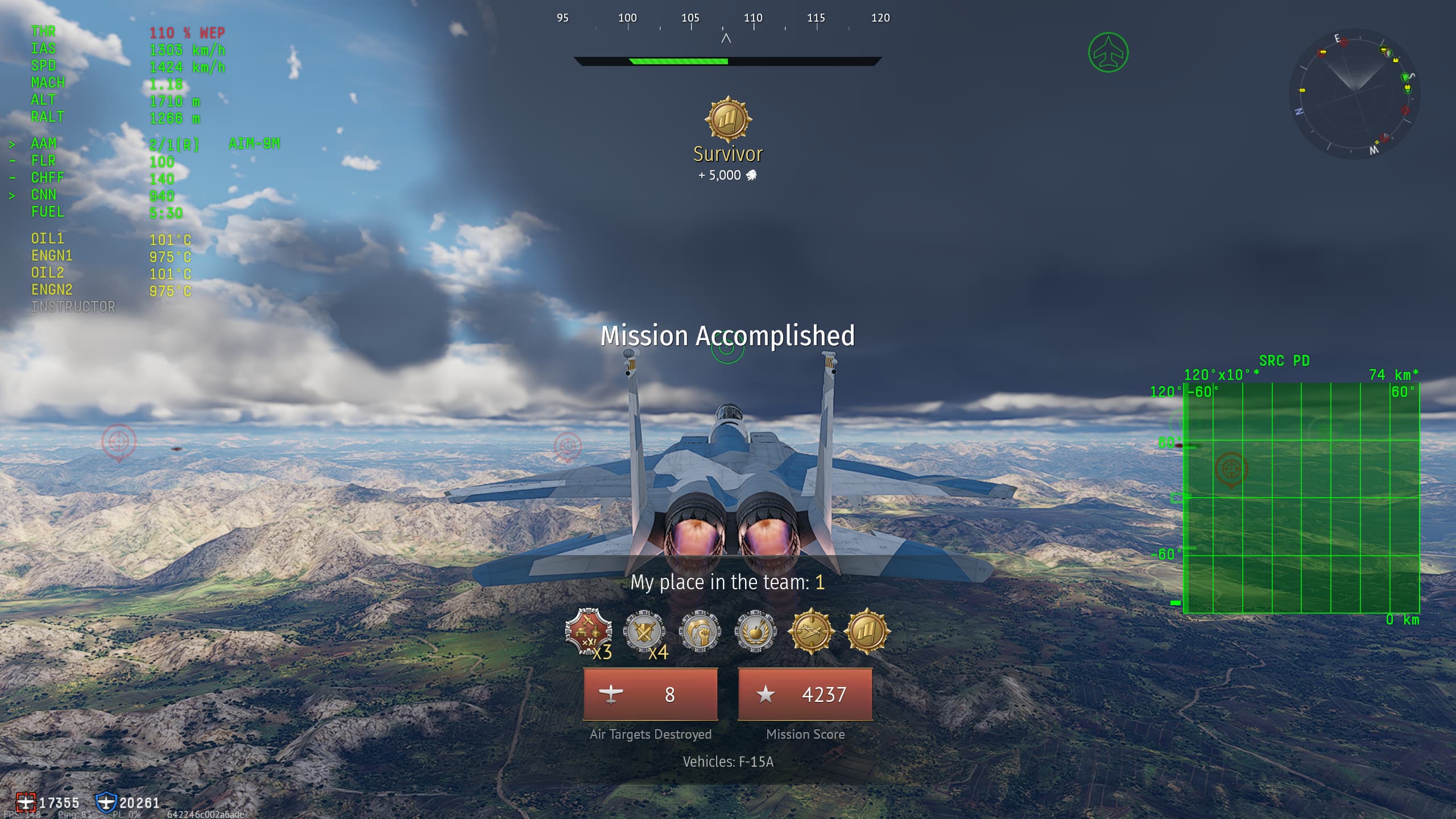1456x819 pixels.
Task: Click the green radar scope display
Action: tap(1301, 498)
